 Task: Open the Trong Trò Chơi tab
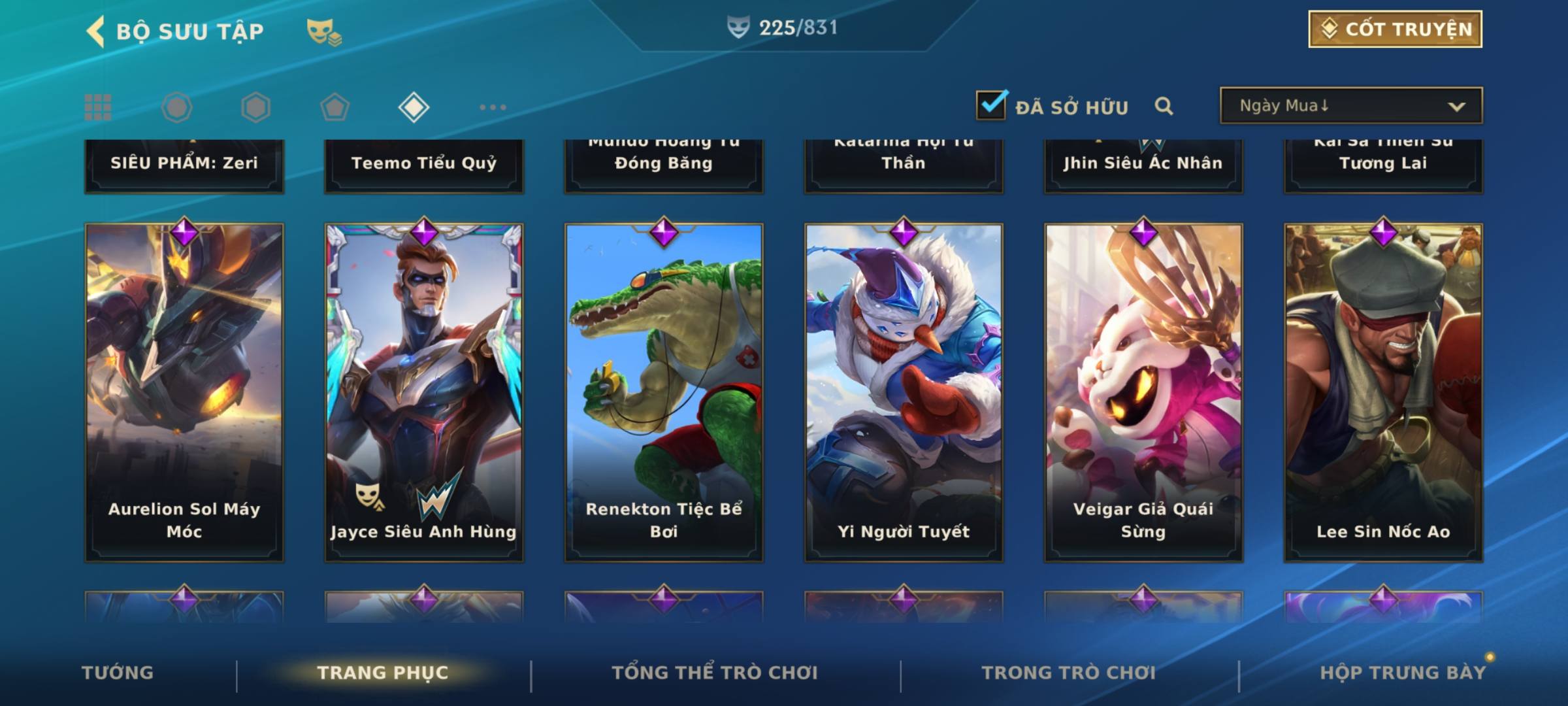click(1069, 673)
